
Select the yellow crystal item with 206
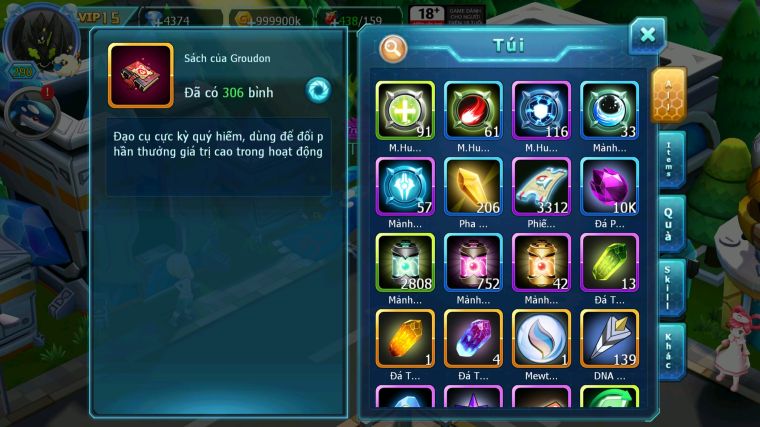click(x=473, y=187)
